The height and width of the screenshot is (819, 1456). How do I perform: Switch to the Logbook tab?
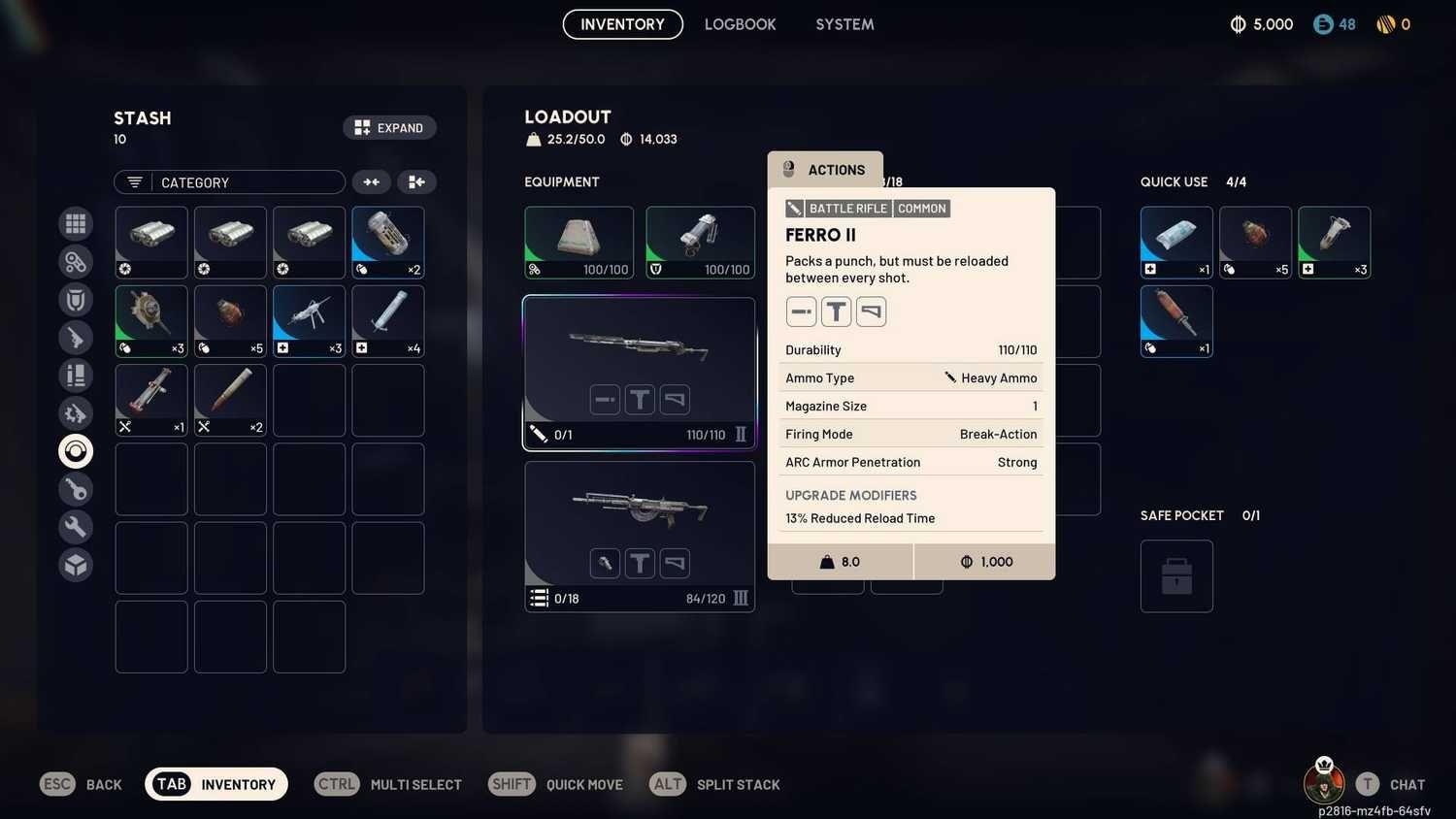click(740, 24)
